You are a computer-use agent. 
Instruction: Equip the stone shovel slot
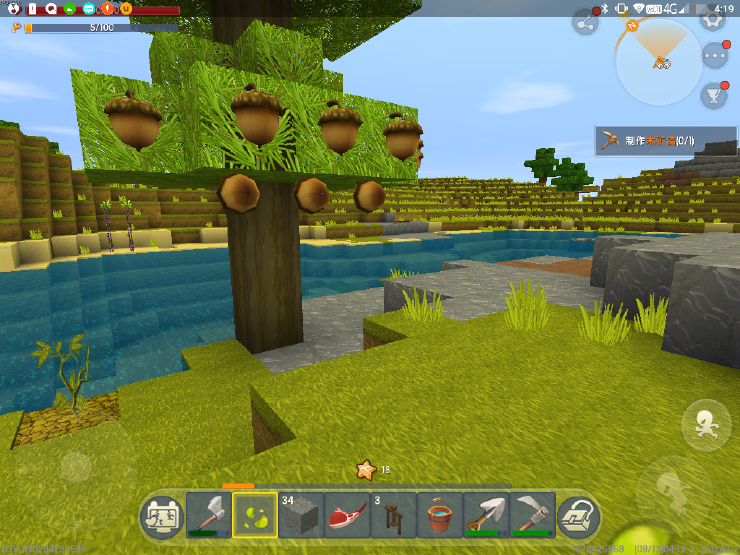[485, 515]
